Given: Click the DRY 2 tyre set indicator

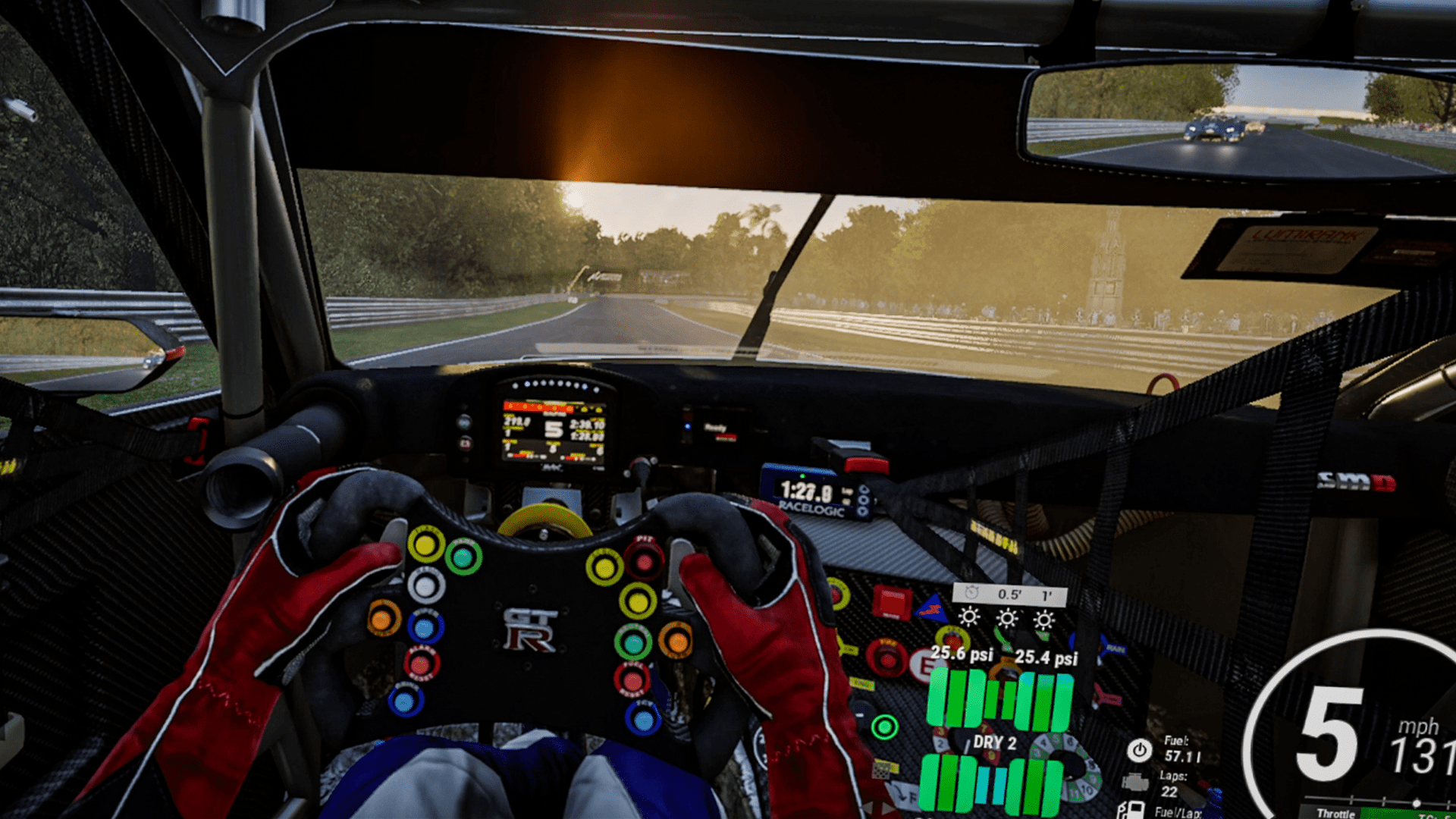Looking at the screenshot, I should 996,742.
